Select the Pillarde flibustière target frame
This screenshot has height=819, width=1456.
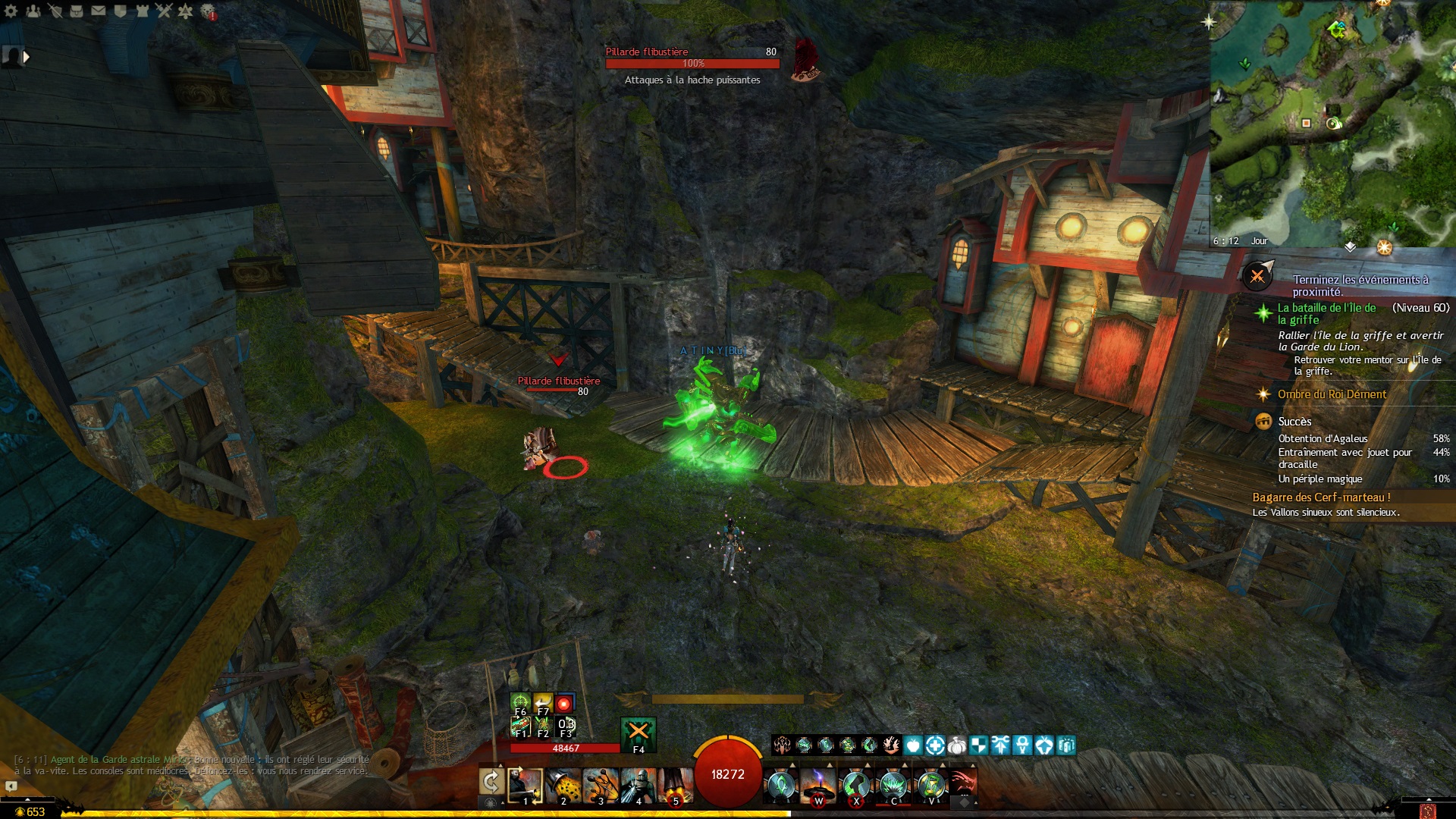(x=692, y=58)
